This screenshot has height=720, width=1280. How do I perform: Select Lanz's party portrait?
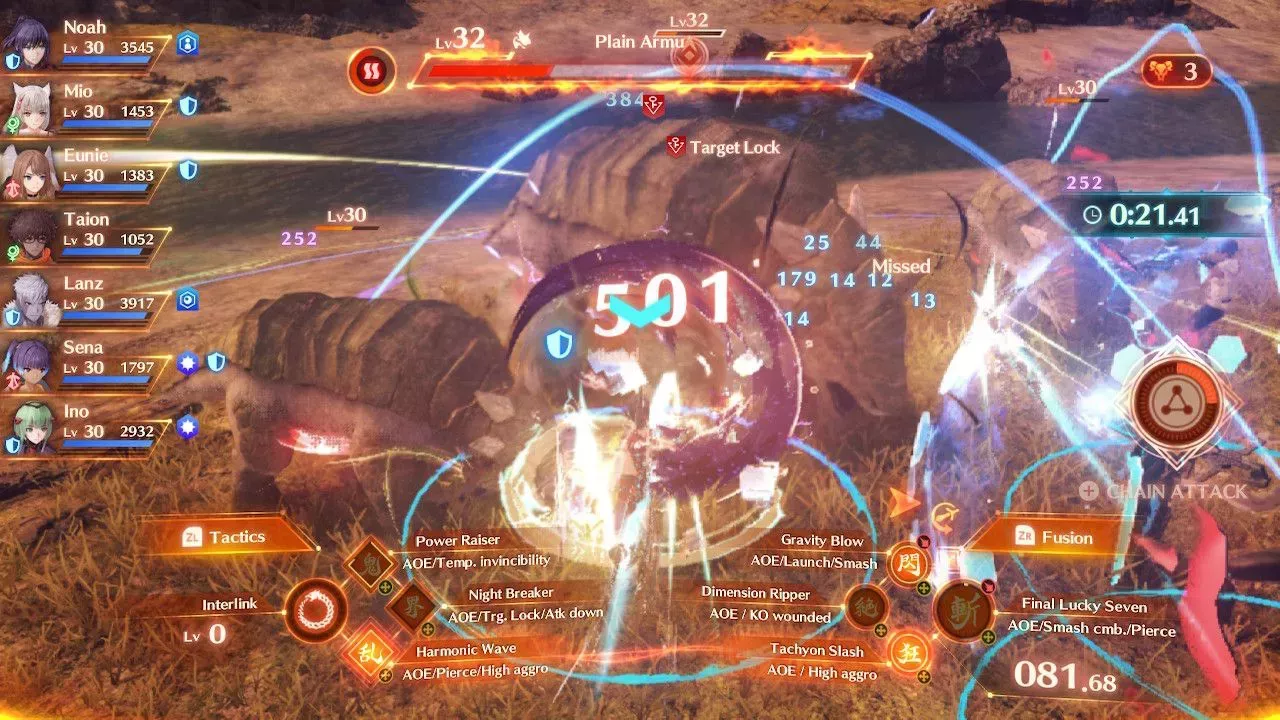[x=29, y=300]
